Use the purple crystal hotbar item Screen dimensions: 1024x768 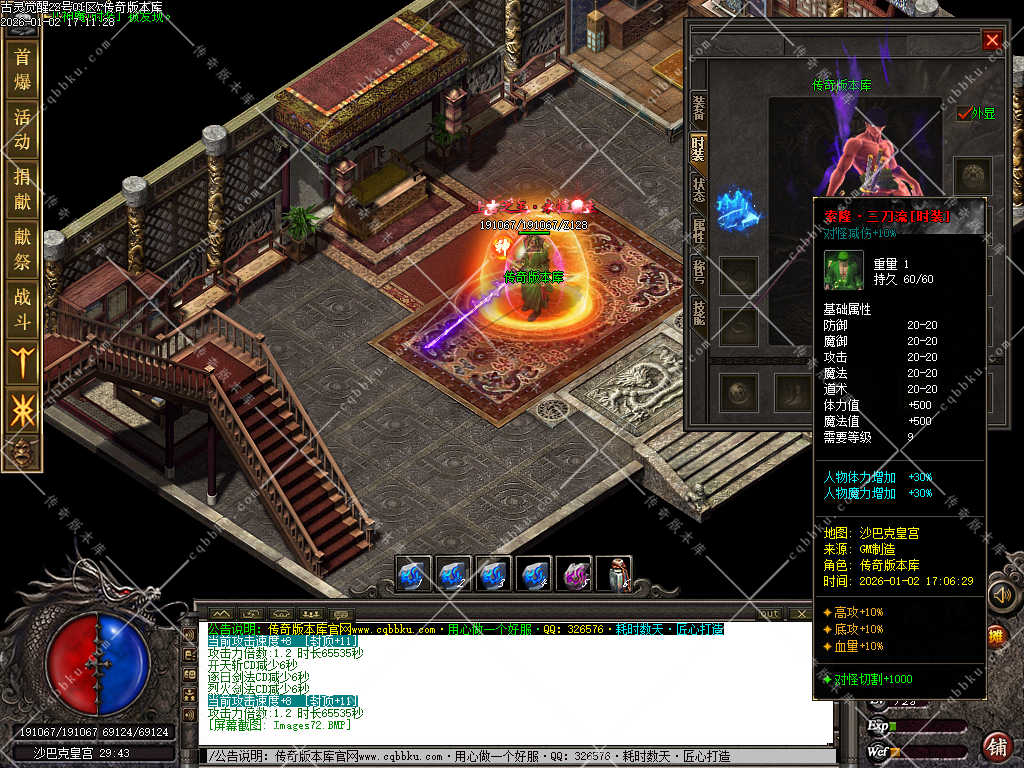coord(574,575)
